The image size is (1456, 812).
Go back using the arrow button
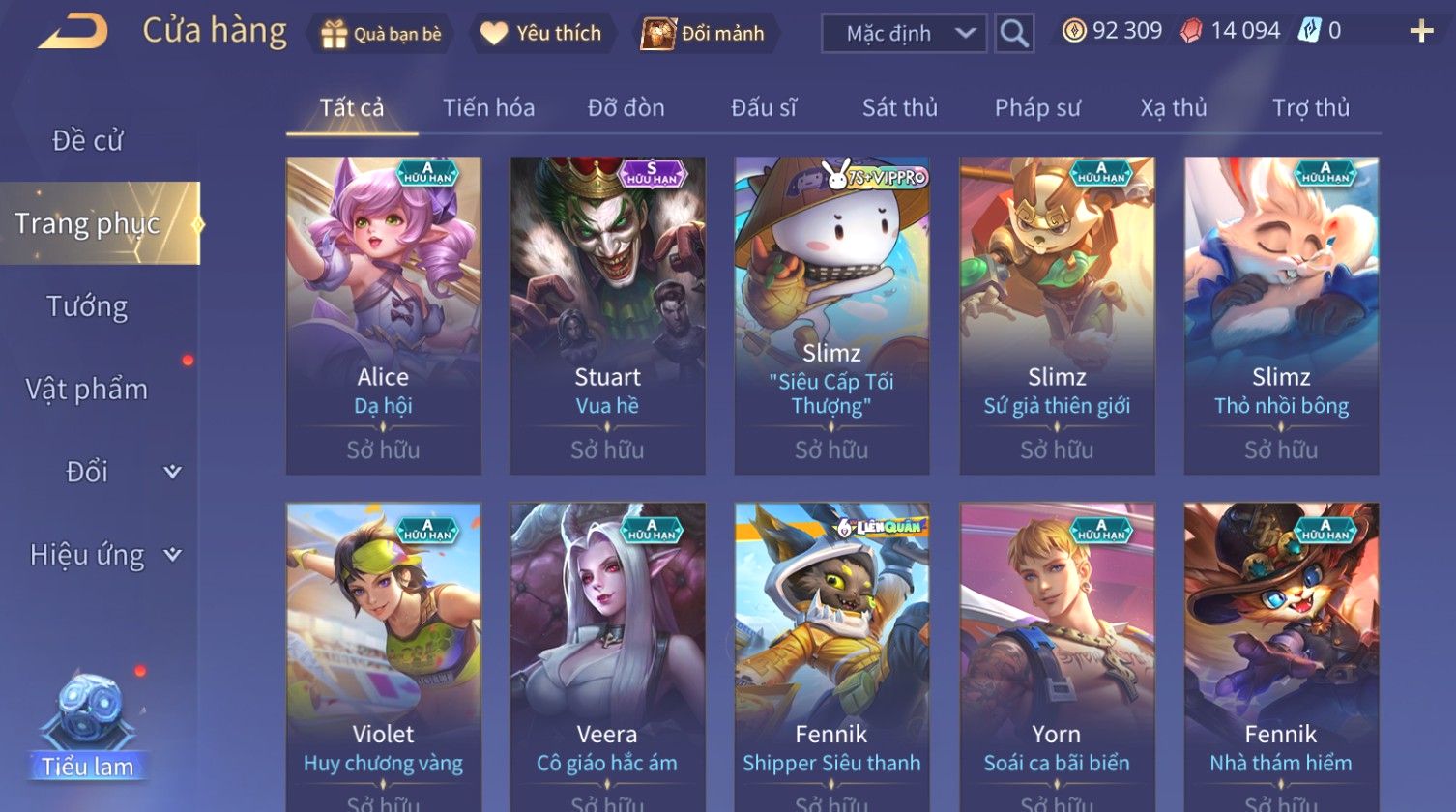(73, 32)
